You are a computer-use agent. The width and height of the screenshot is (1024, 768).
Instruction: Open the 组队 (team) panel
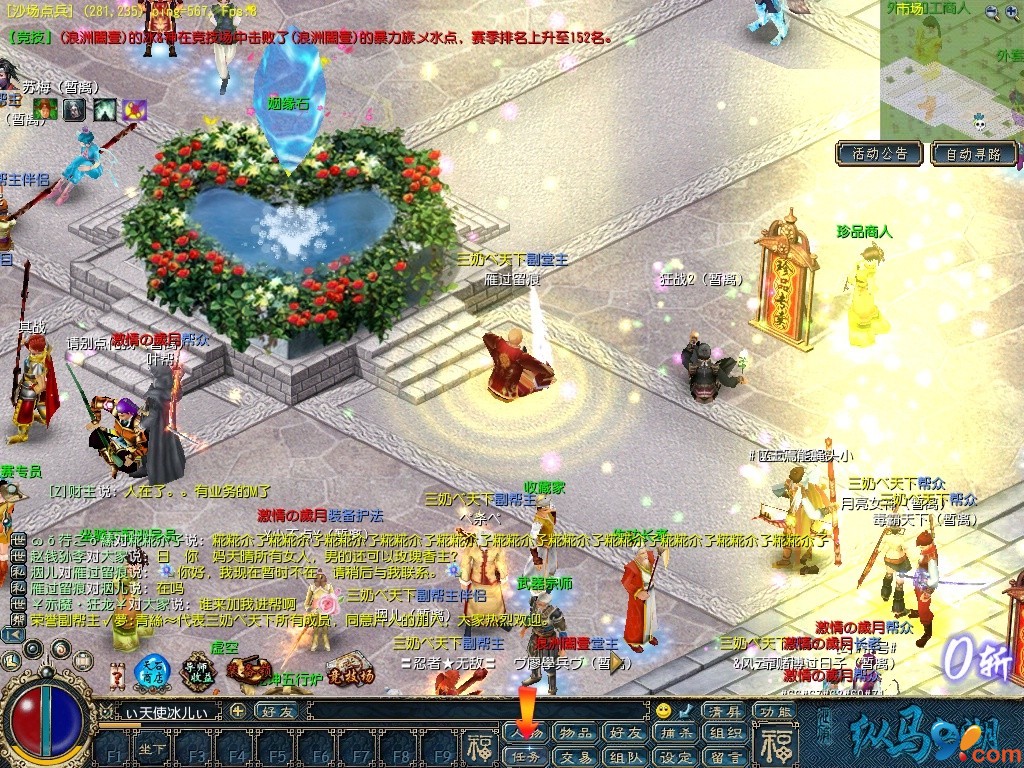click(x=626, y=757)
